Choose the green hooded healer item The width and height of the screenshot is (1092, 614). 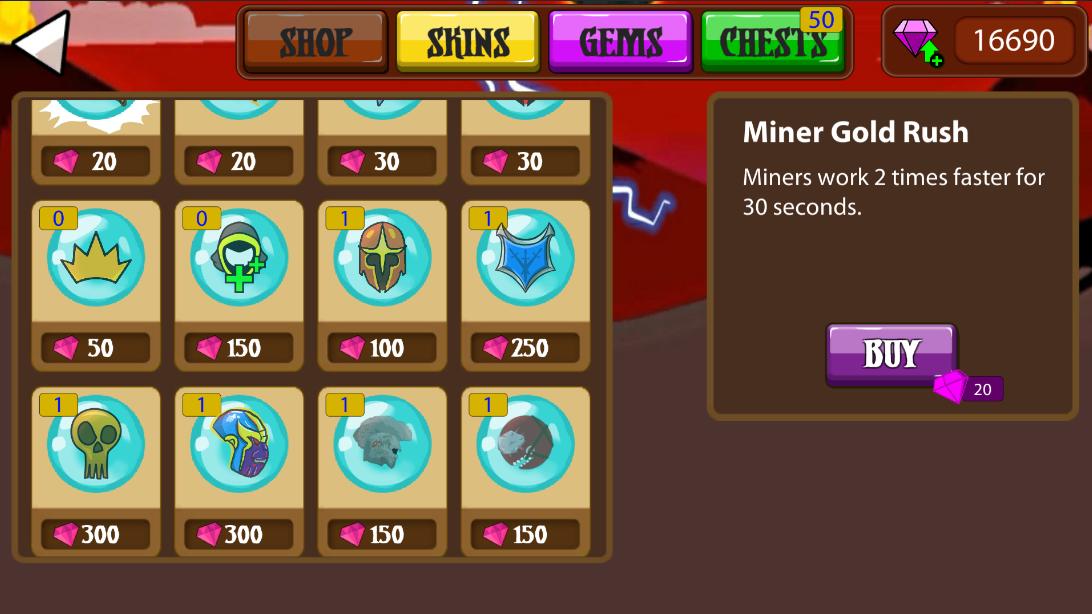point(239,259)
